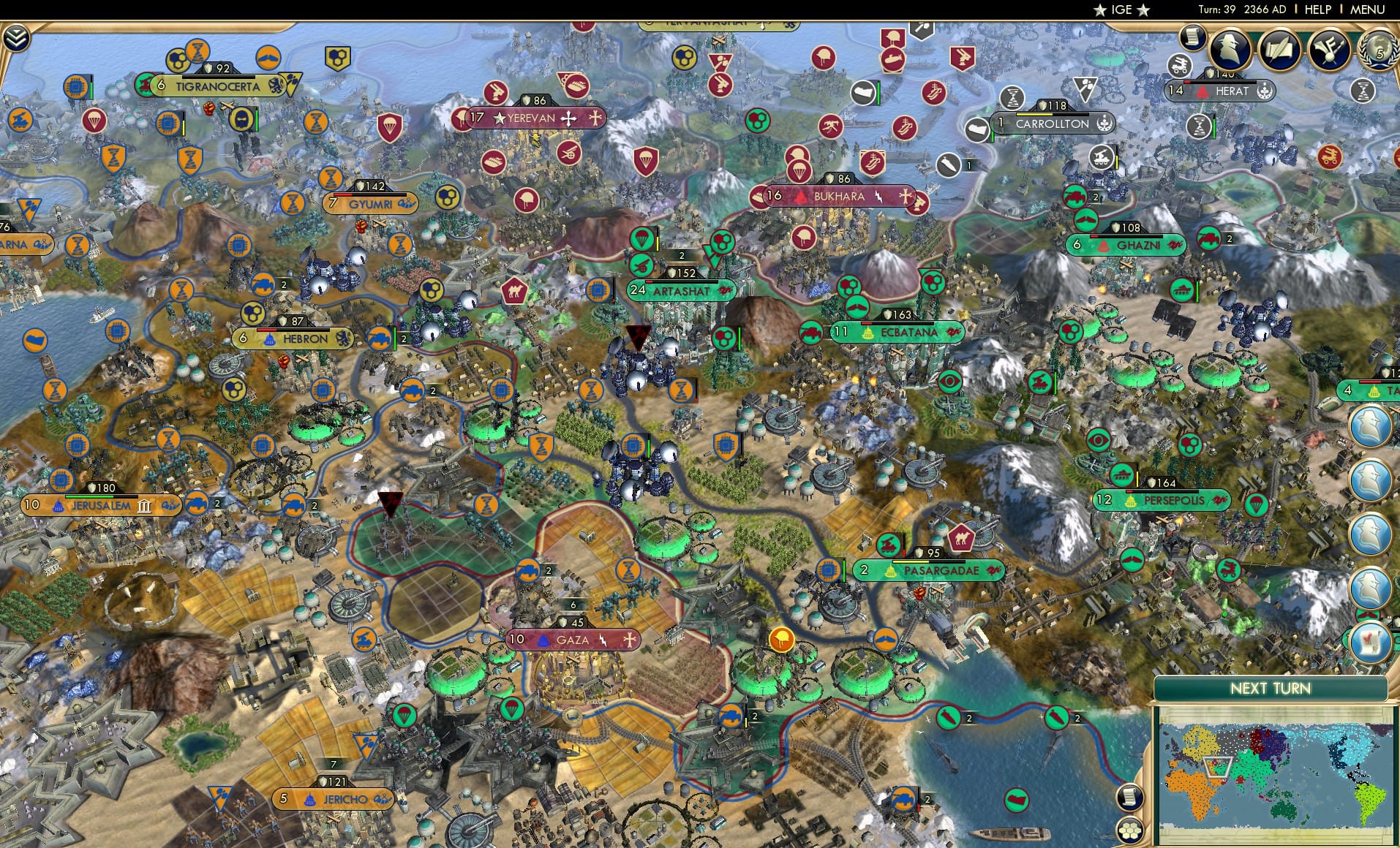The height and width of the screenshot is (848, 1400).
Task: Open the MENU in the top bar
Action: pos(1366,10)
